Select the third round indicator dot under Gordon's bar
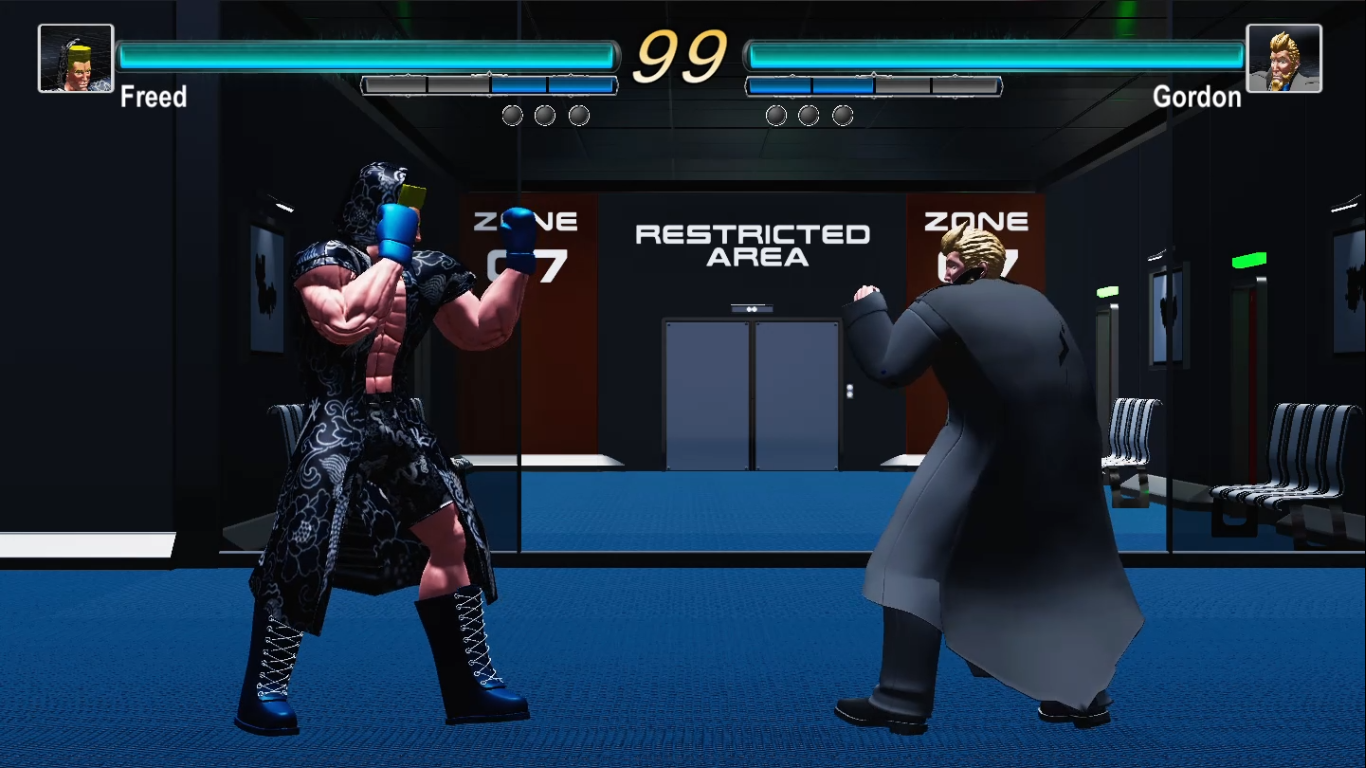The width and height of the screenshot is (1366, 768). 842,115
